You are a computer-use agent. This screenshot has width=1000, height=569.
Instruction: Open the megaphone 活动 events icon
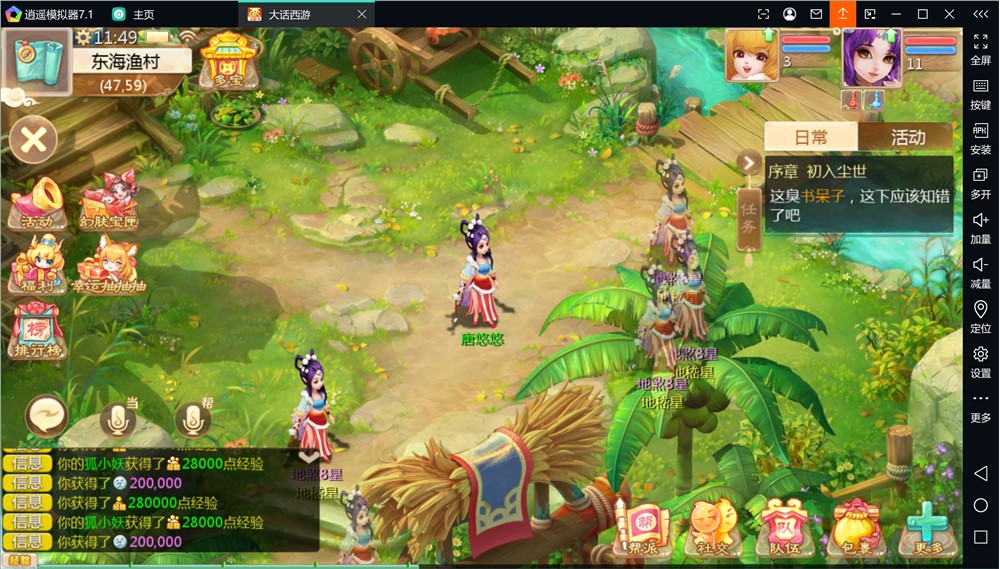[x=37, y=201]
